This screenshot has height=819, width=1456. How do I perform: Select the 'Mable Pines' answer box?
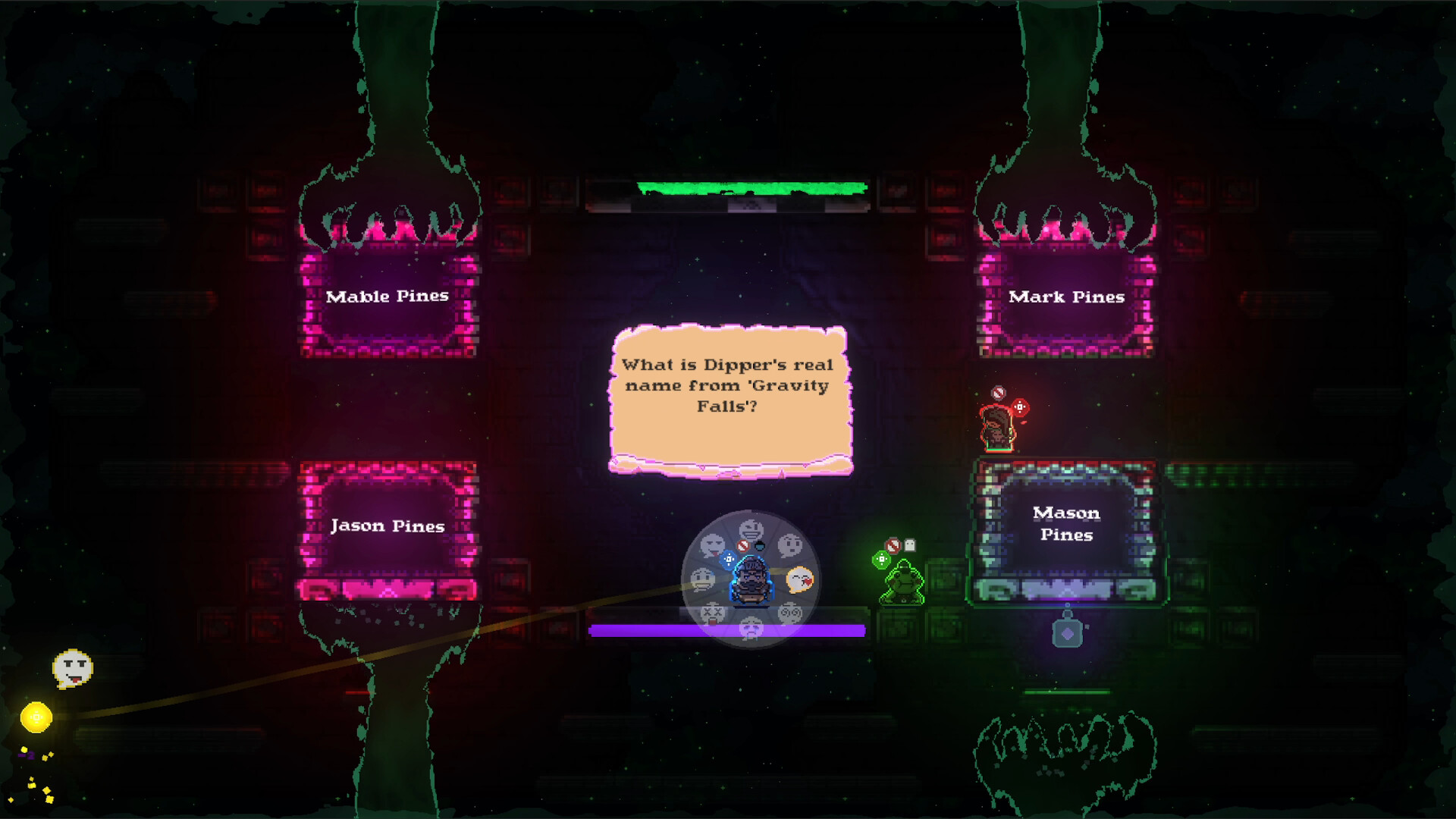click(x=388, y=297)
